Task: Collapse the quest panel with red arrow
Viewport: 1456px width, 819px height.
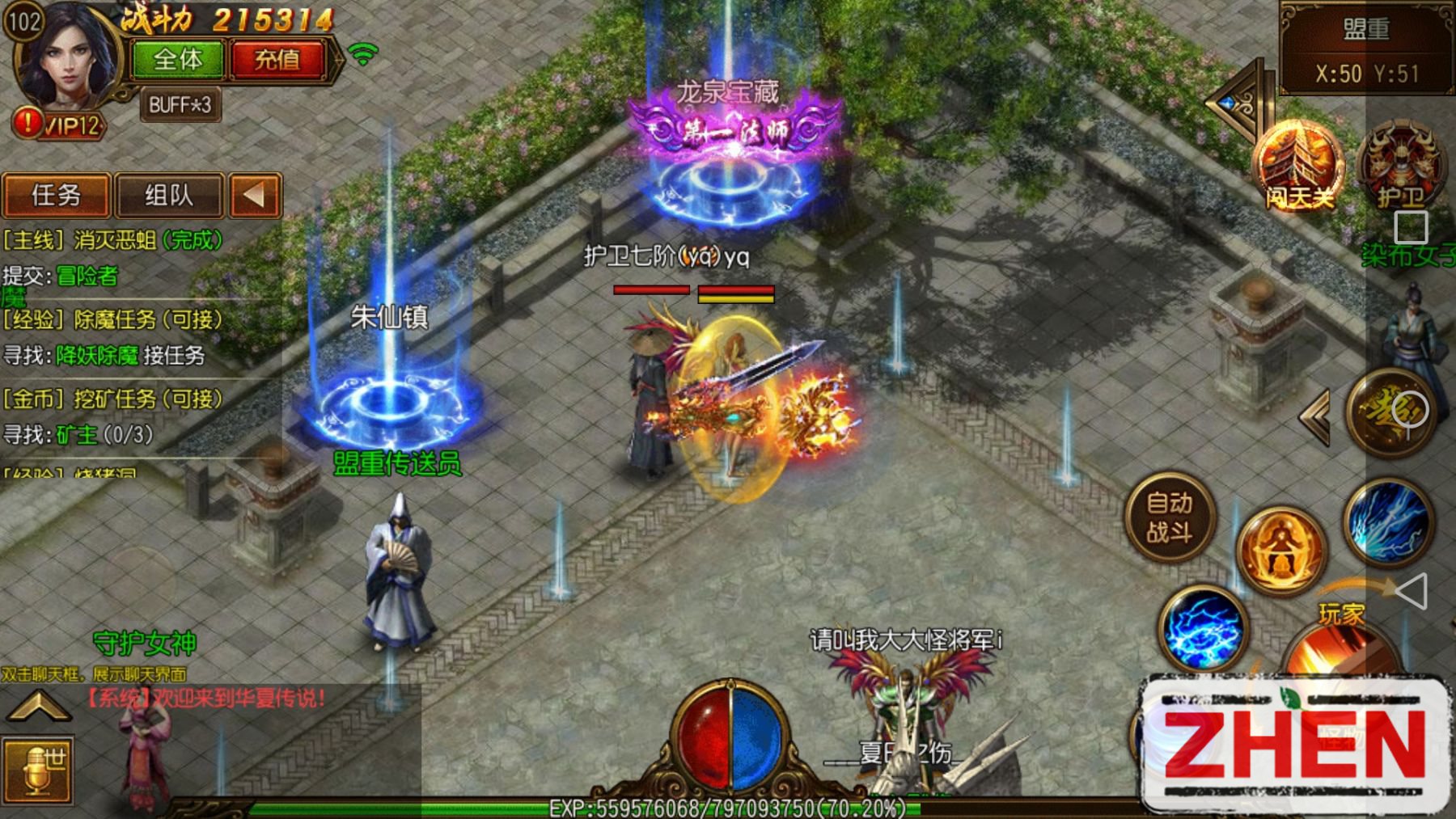Action: pos(255,196)
